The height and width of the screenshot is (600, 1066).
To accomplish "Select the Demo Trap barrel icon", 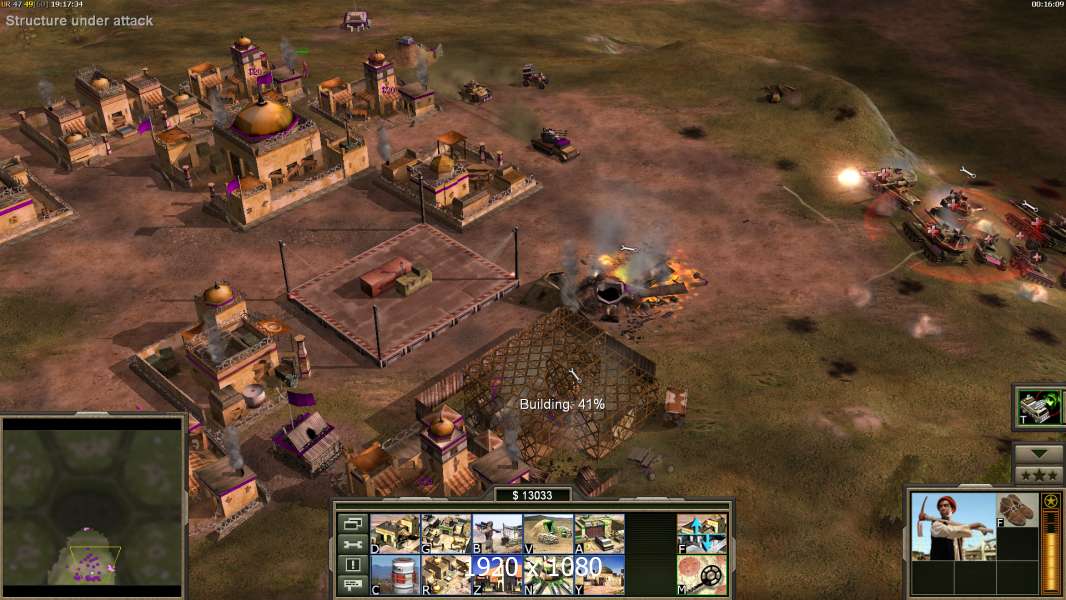I will [396, 575].
